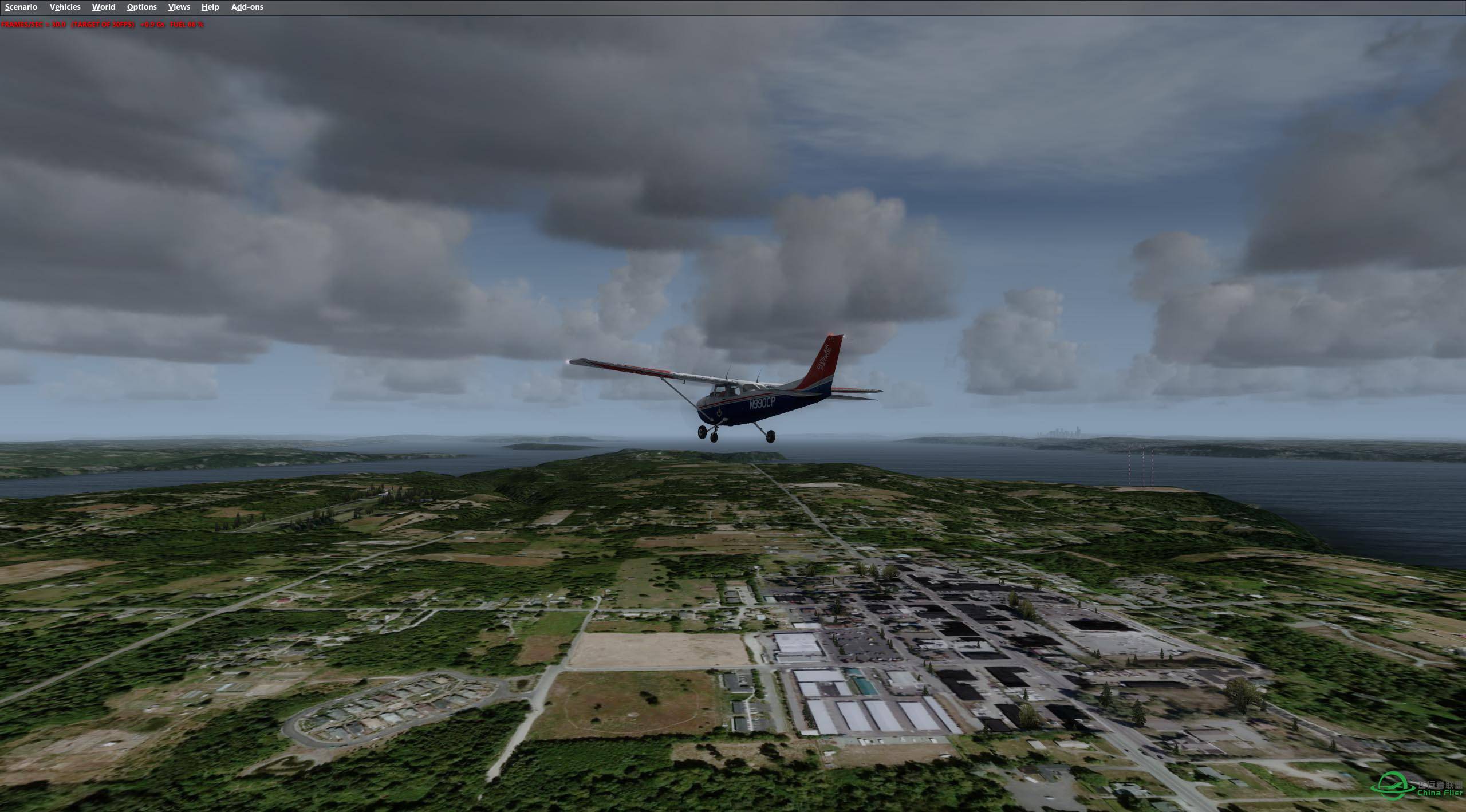Viewport: 1466px width, 812px height.
Task: Select the Options menu
Action: [141, 7]
